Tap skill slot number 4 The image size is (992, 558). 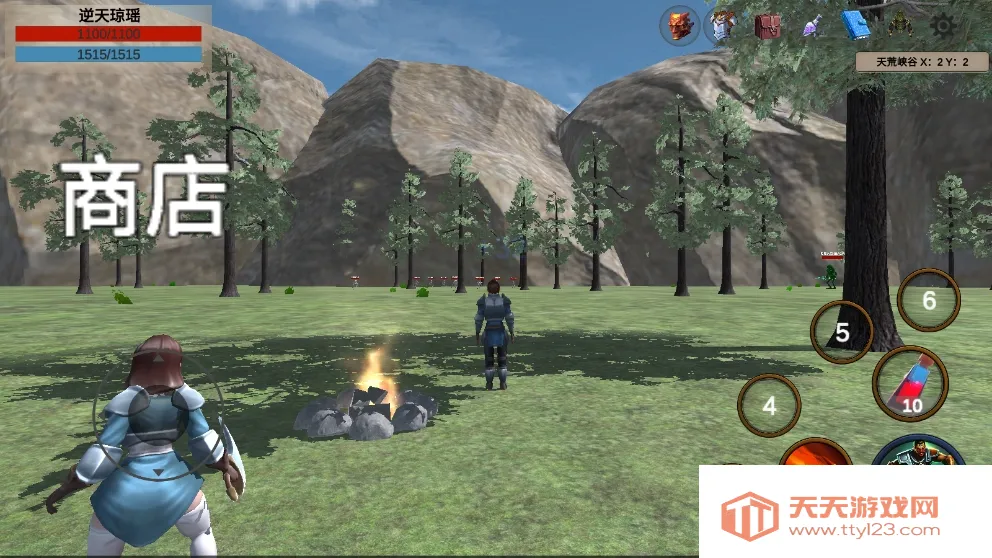click(769, 406)
